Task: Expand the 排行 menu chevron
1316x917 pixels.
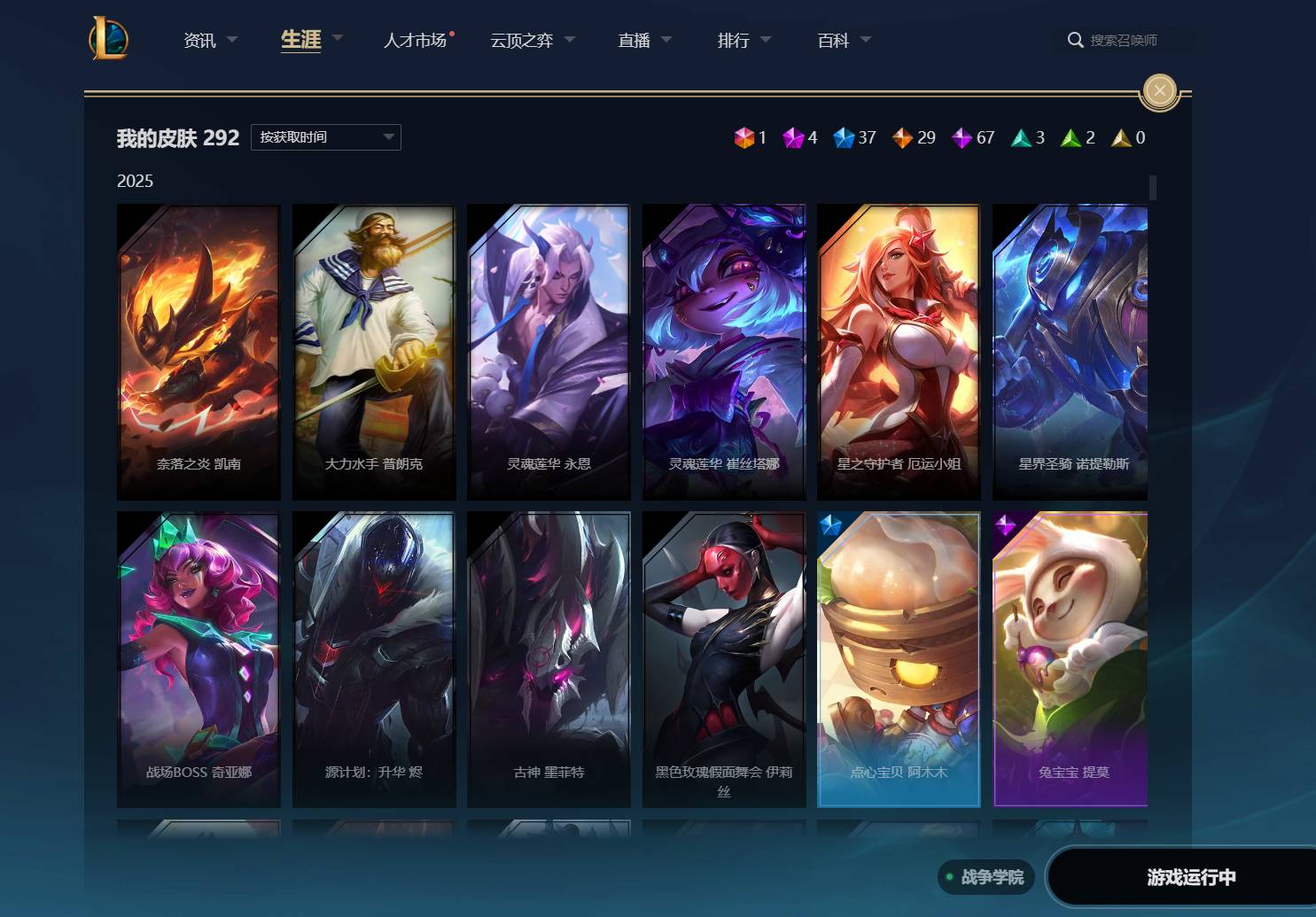Action: (x=766, y=40)
